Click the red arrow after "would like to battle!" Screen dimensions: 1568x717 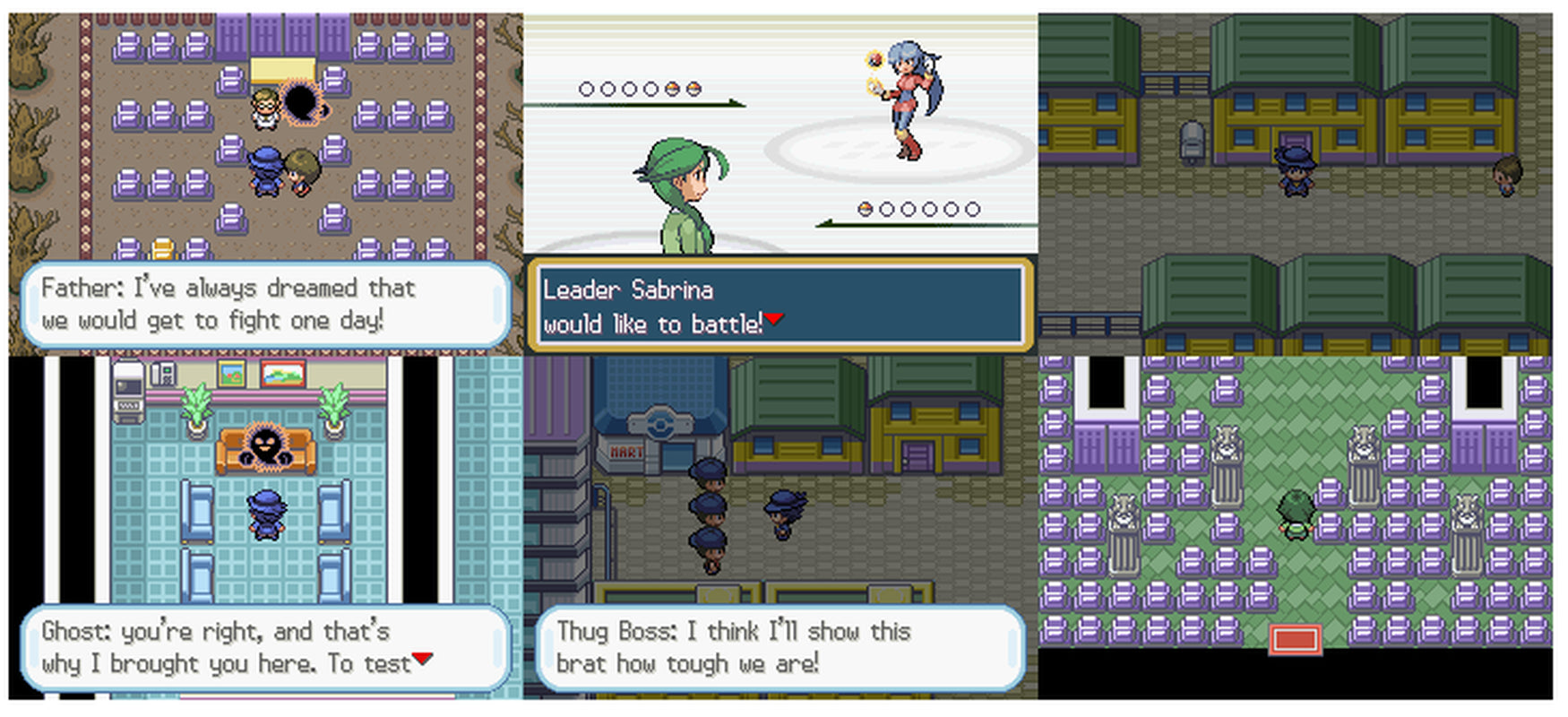click(x=774, y=318)
